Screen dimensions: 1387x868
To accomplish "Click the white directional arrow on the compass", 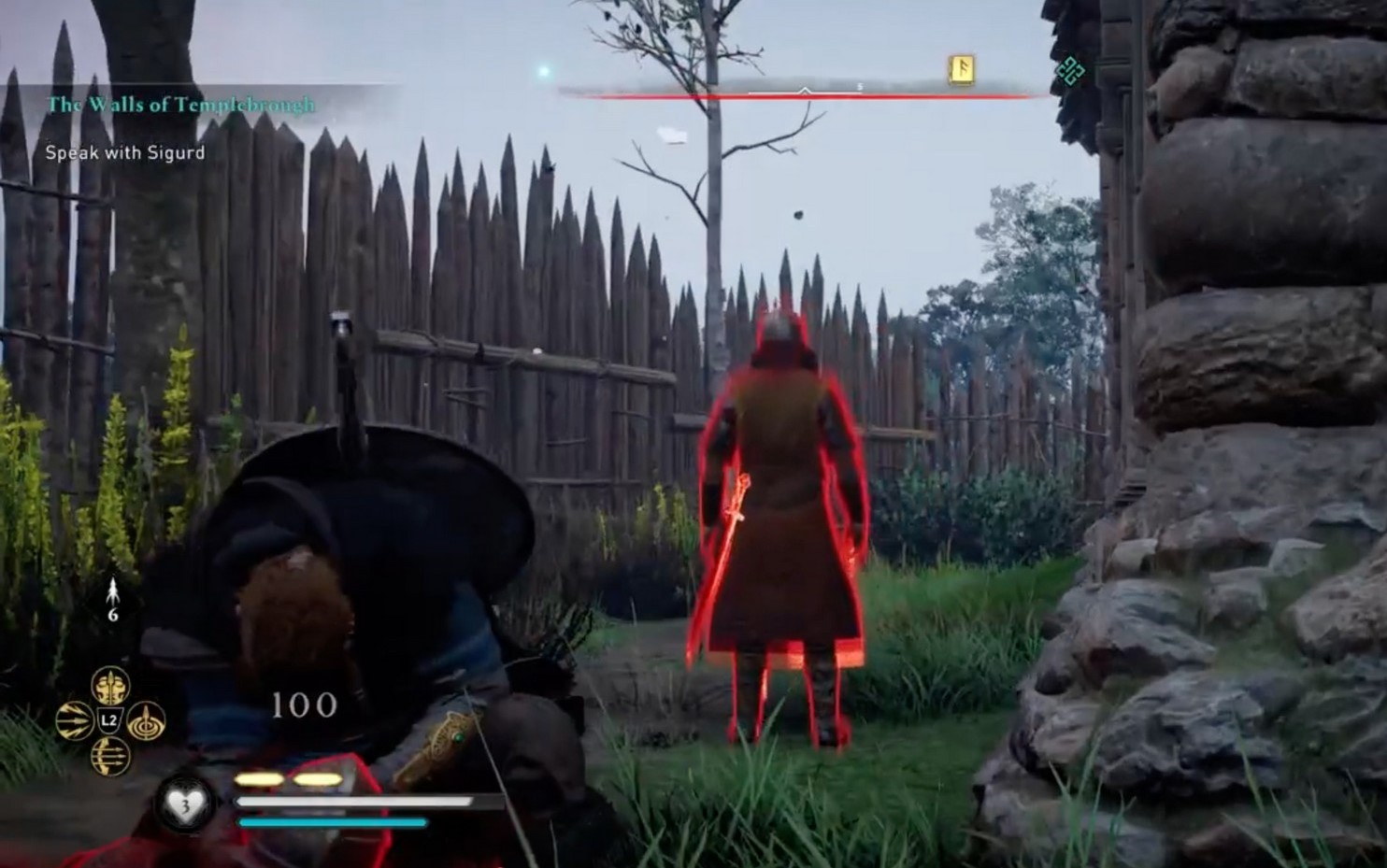I will coord(805,91).
